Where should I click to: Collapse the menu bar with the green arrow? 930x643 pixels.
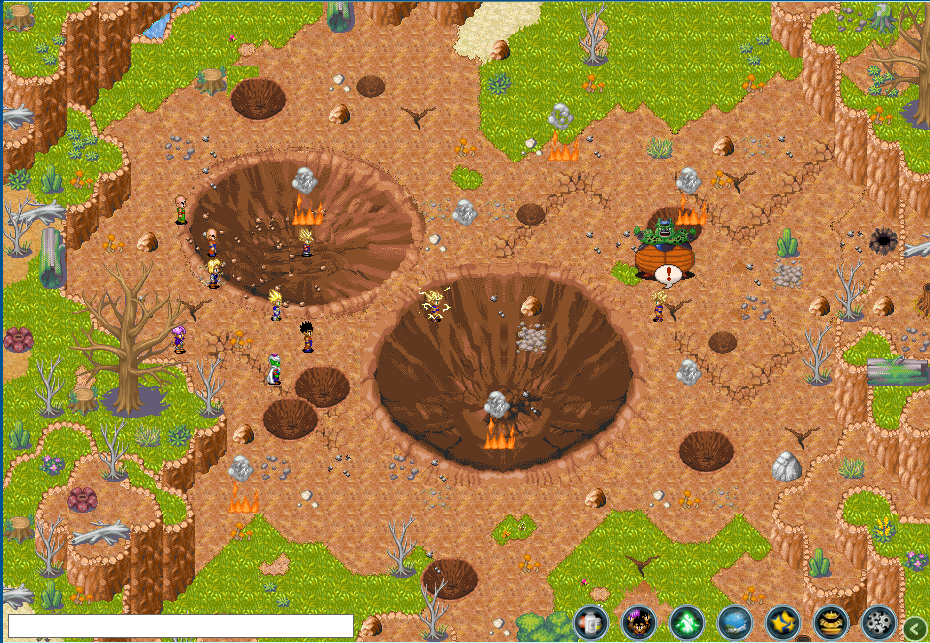click(x=915, y=627)
